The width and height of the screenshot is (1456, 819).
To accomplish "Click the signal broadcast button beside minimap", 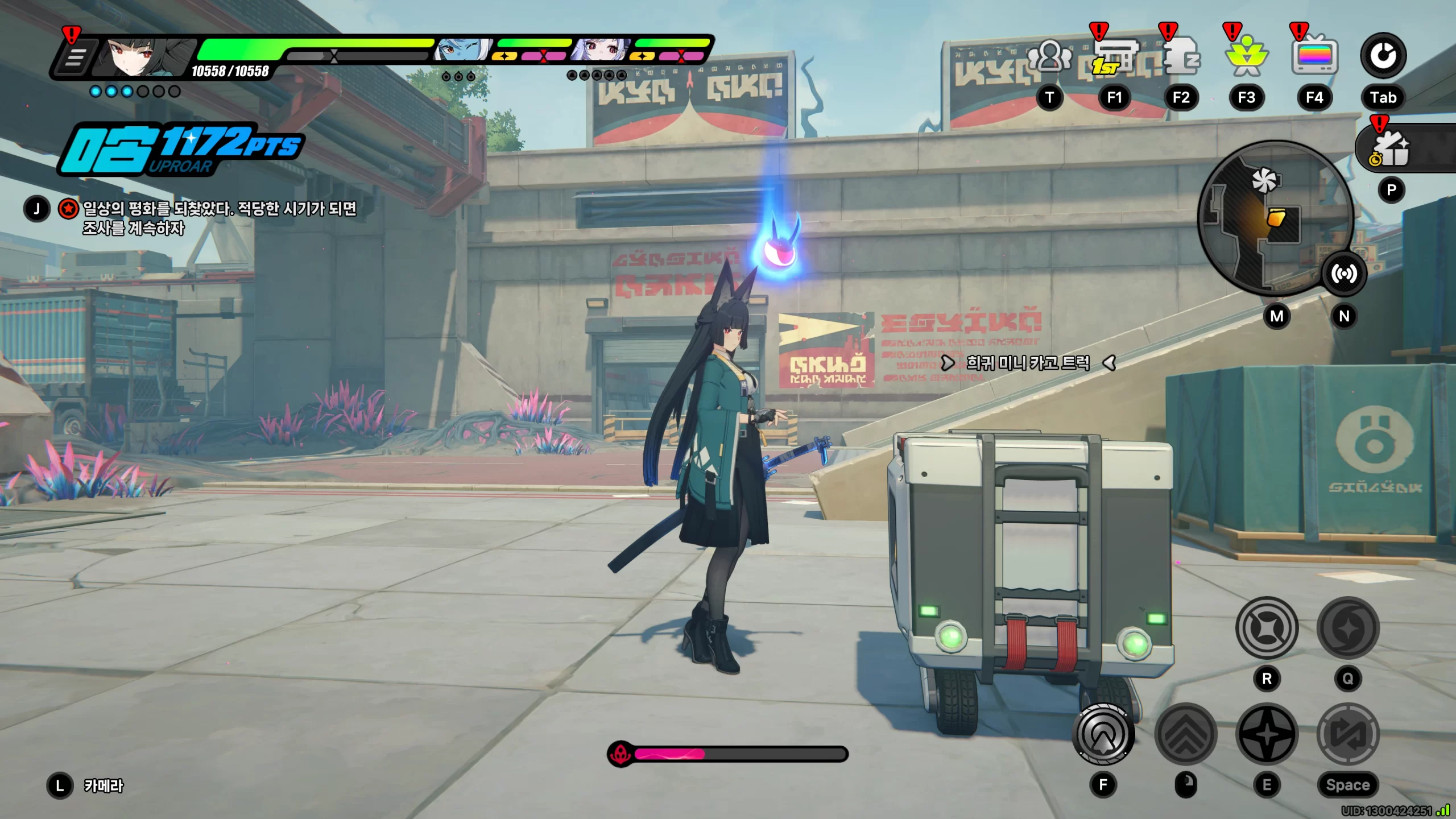I will point(1343,274).
